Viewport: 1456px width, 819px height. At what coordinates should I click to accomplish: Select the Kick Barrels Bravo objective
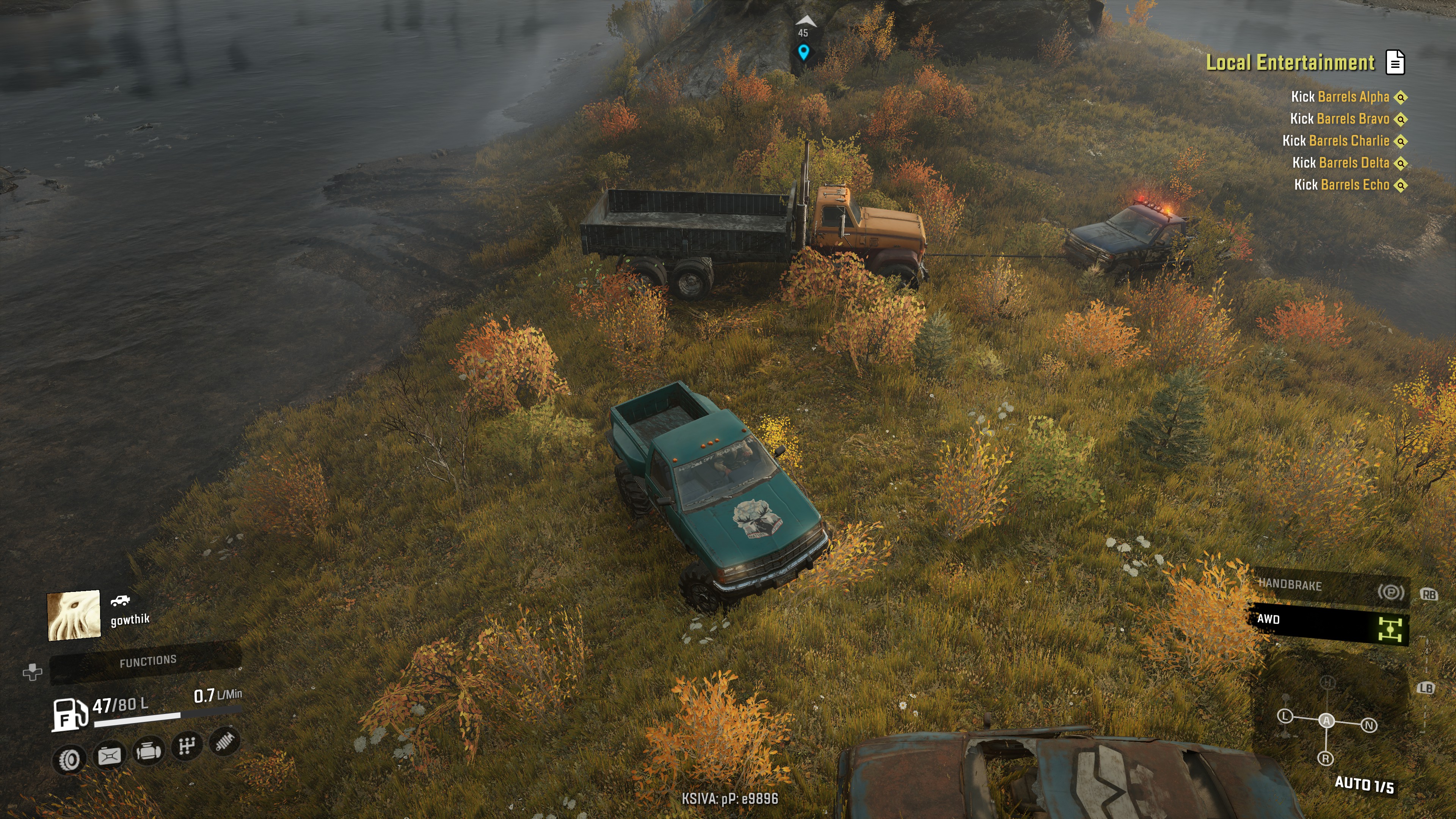click(1339, 119)
